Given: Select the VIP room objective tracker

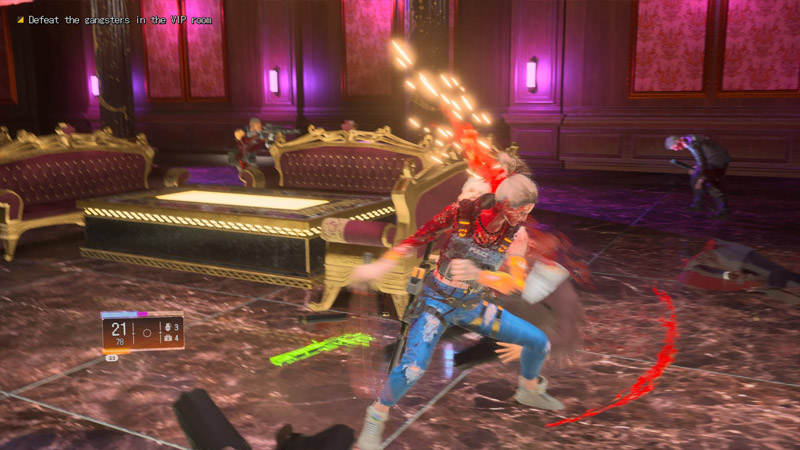Looking at the screenshot, I should pyautogui.click(x=119, y=20).
